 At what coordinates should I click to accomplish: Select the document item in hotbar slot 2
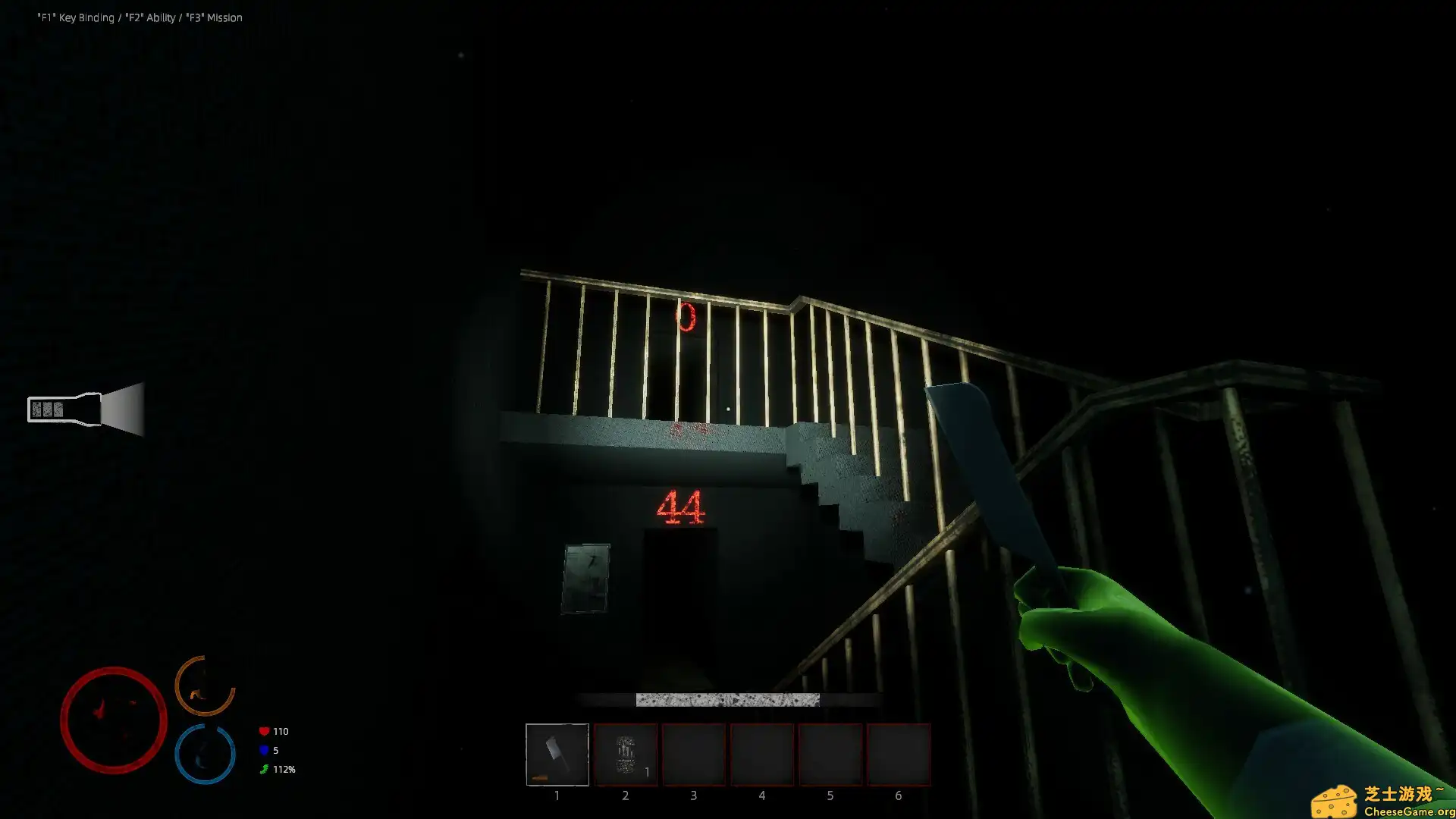click(x=626, y=755)
